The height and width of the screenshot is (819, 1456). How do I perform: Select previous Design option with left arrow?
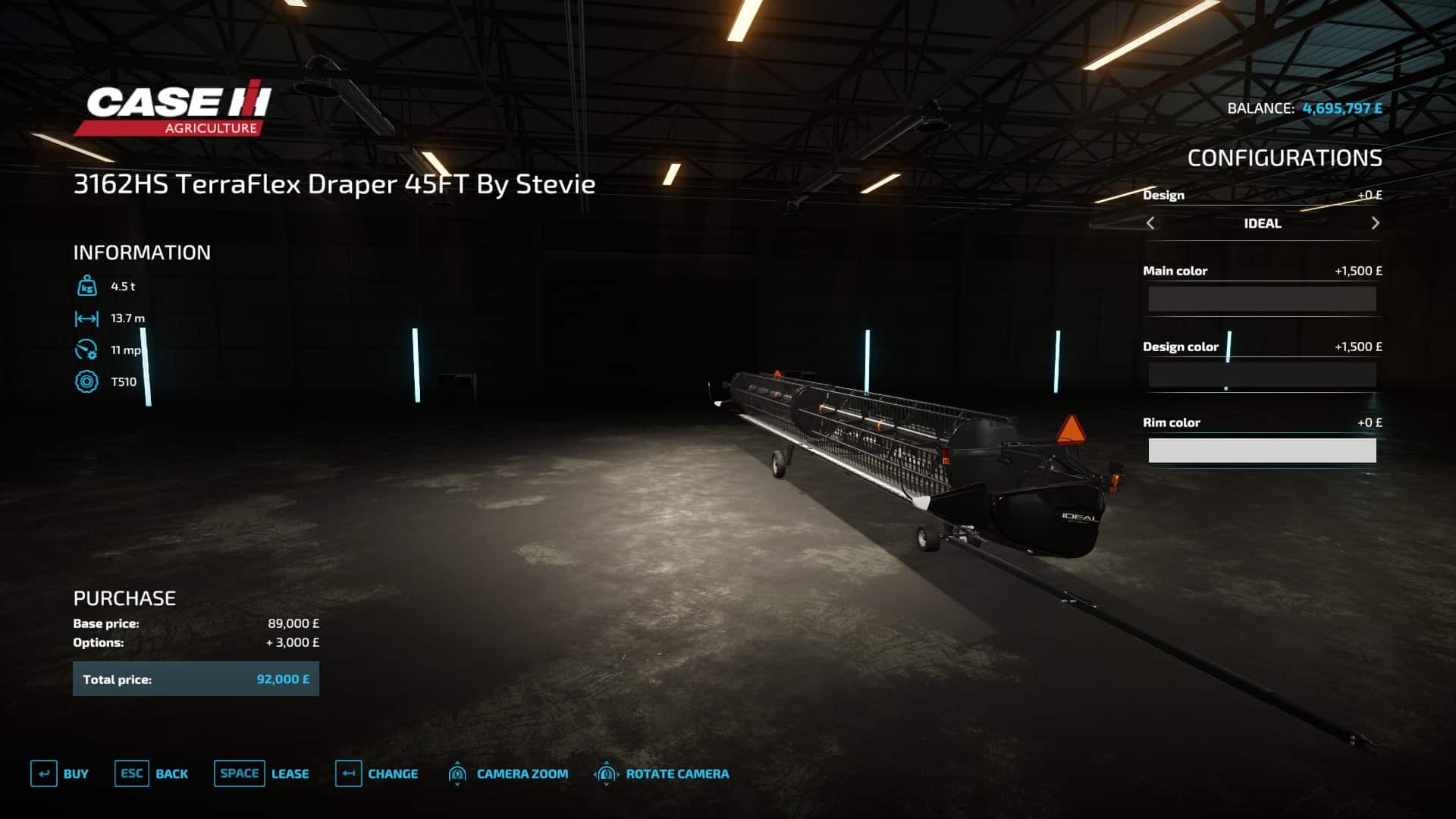click(1150, 223)
